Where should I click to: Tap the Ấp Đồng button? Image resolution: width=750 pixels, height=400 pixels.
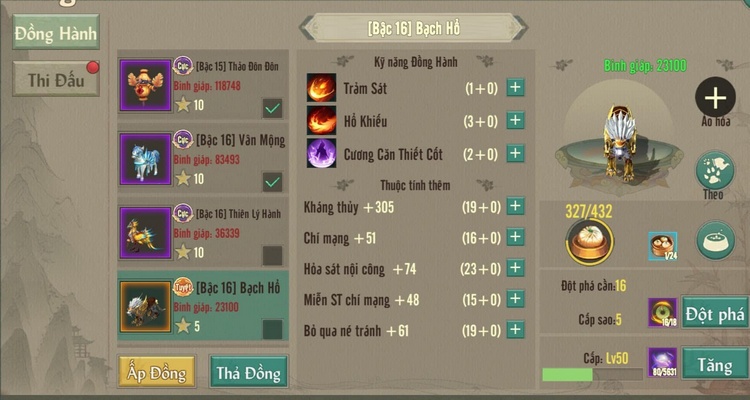(x=156, y=372)
